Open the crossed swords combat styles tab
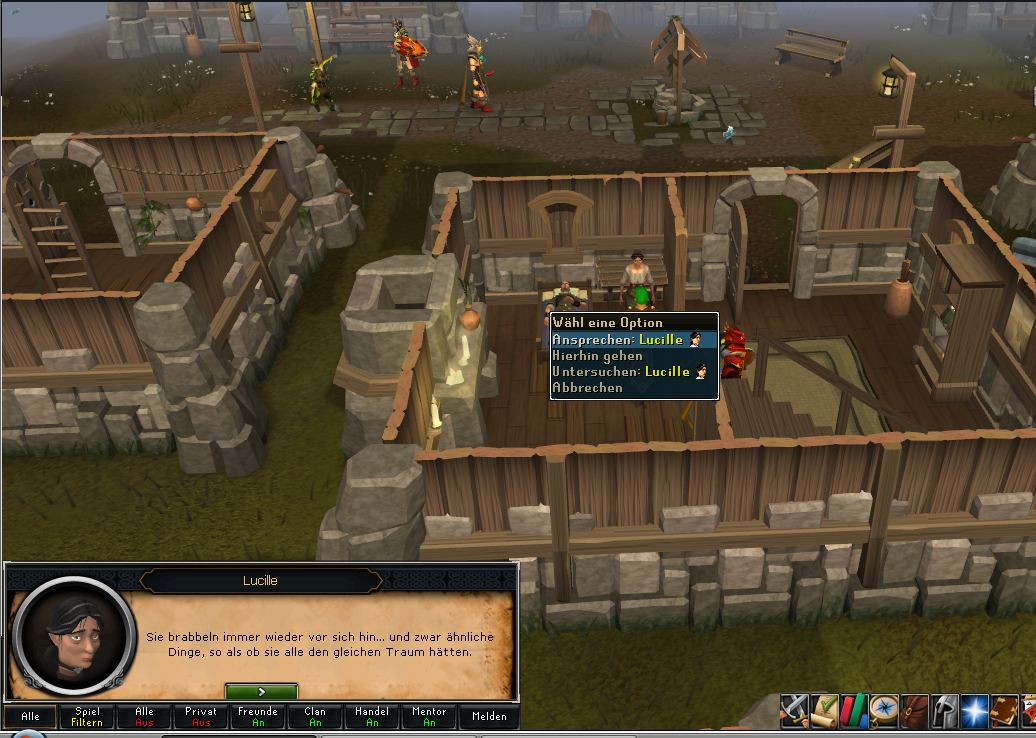The width and height of the screenshot is (1036, 738). tap(794, 710)
